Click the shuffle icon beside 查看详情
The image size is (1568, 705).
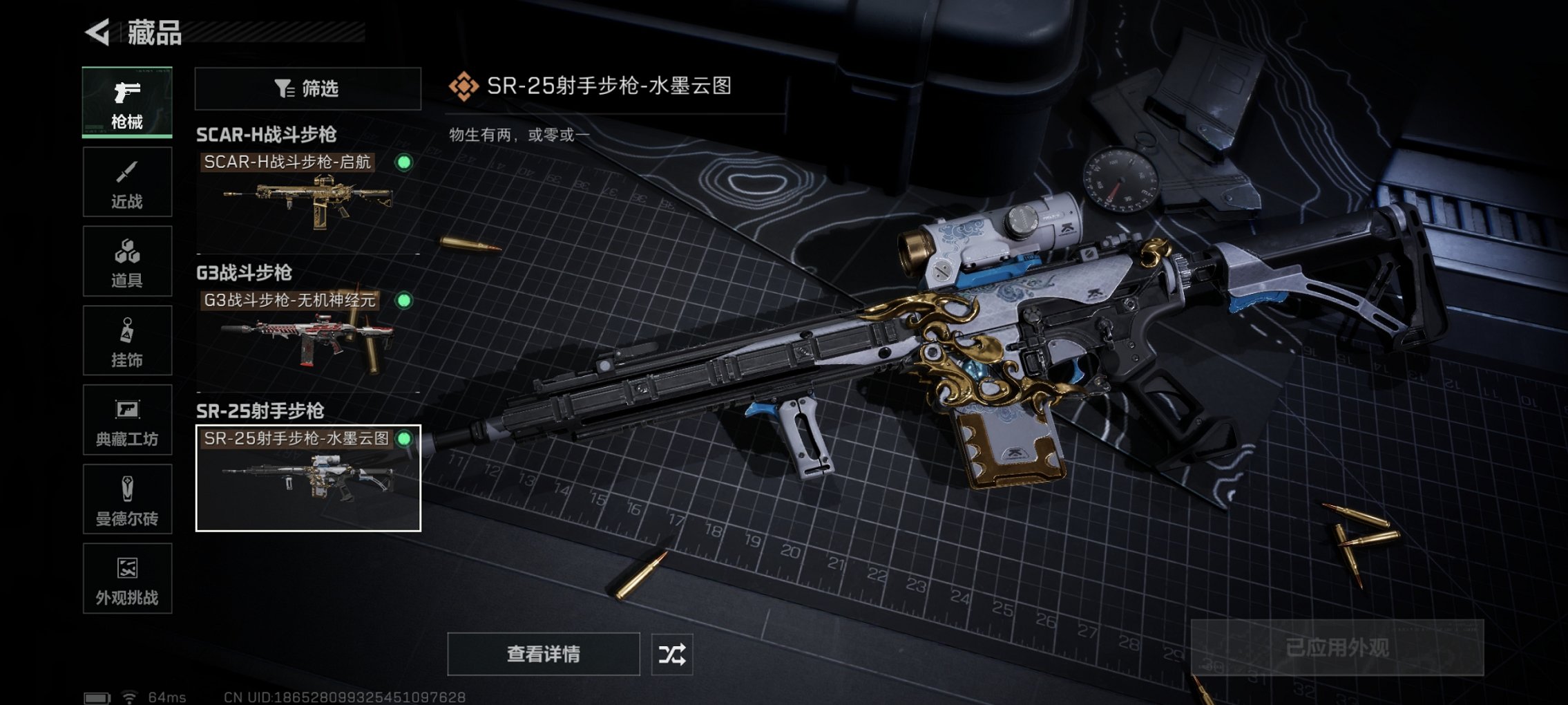point(672,652)
